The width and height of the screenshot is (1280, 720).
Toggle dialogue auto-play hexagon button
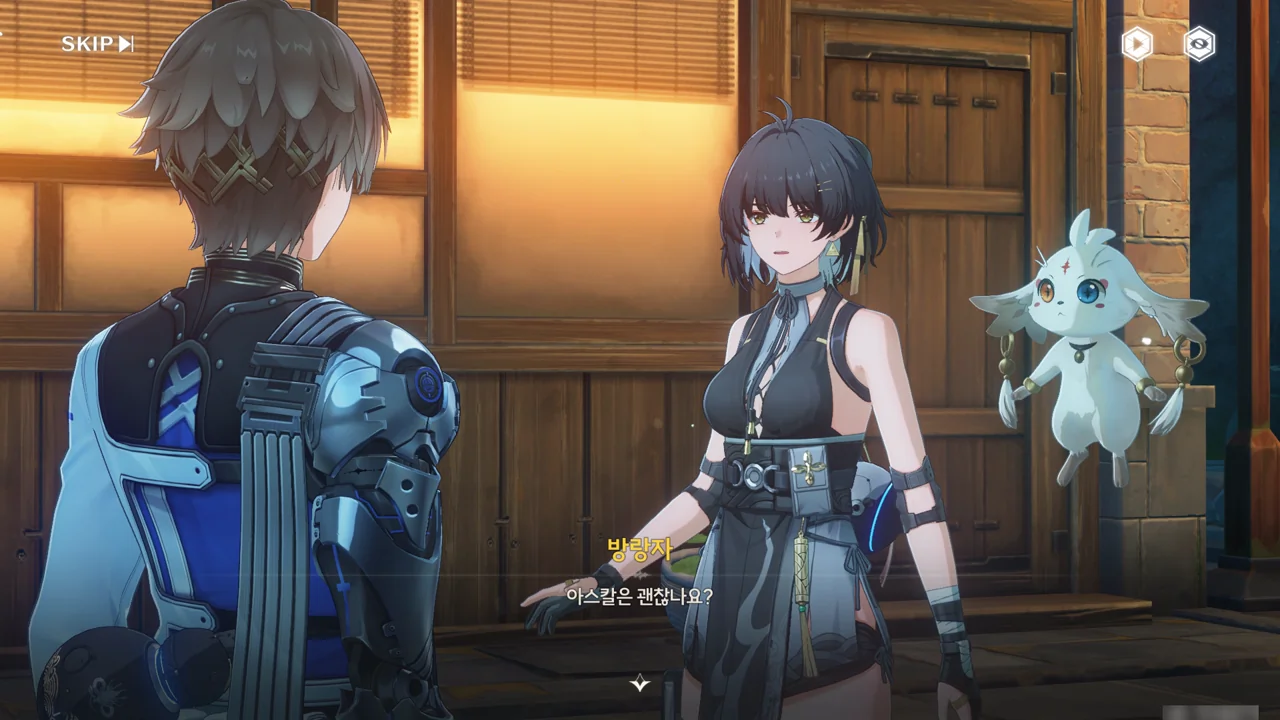[1137, 44]
